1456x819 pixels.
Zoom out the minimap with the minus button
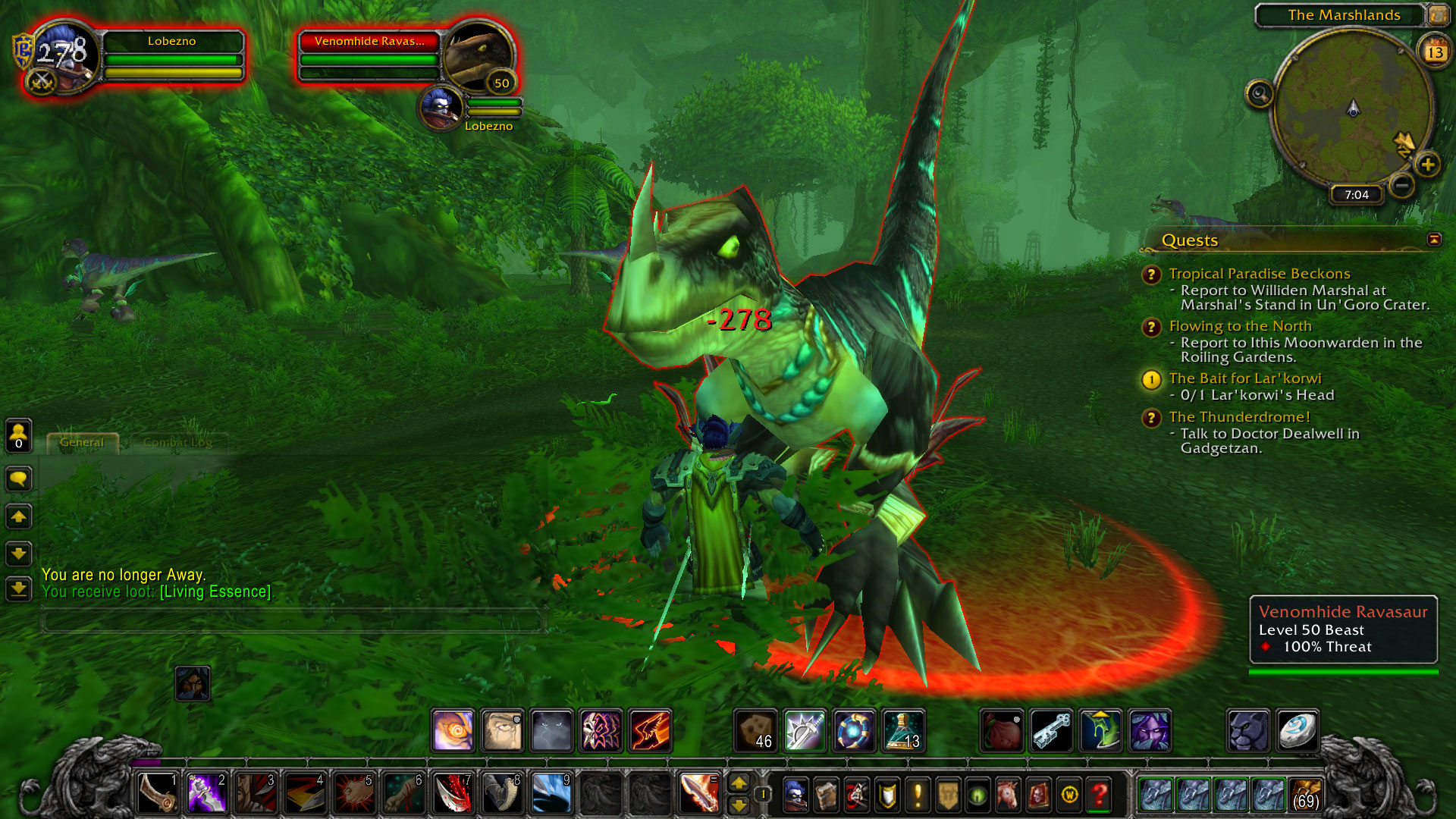[x=1402, y=184]
